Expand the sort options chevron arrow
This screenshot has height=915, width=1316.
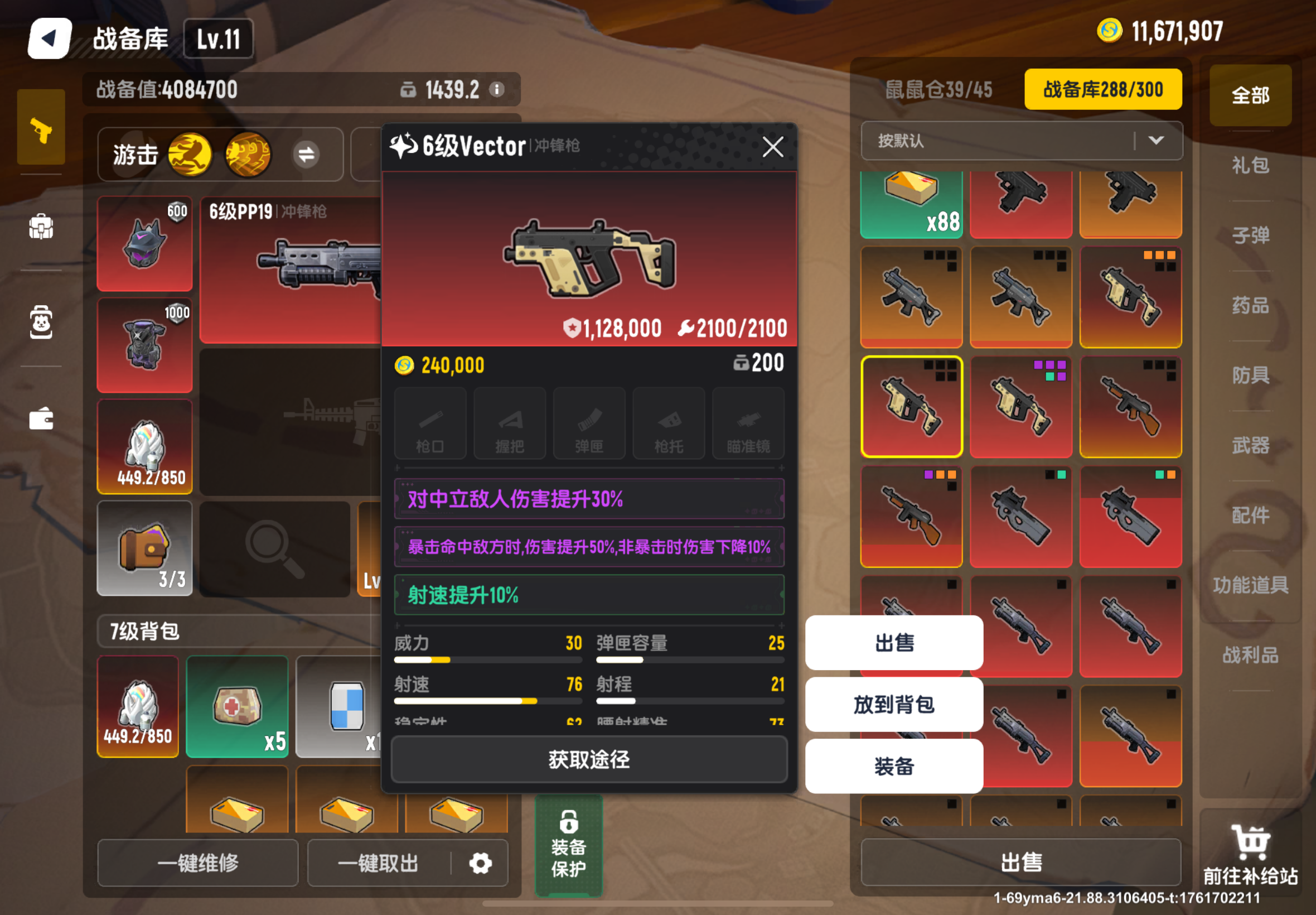pos(1157,142)
